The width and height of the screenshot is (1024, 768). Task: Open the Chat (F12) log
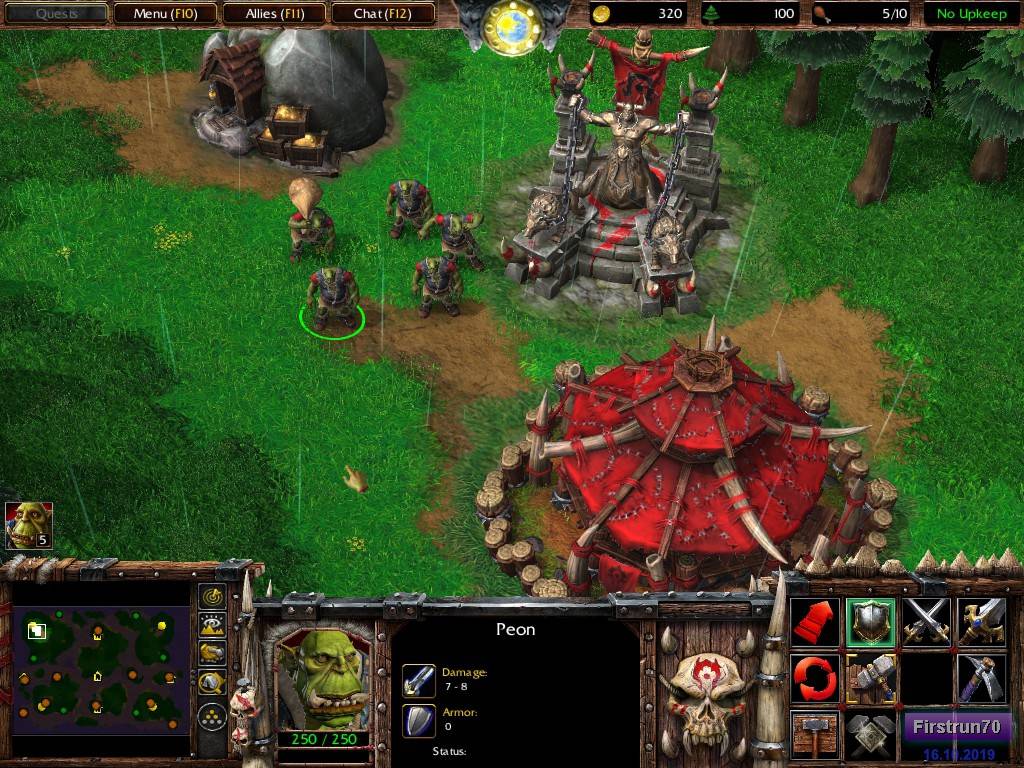pyautogui.click(x=382, y=14)
